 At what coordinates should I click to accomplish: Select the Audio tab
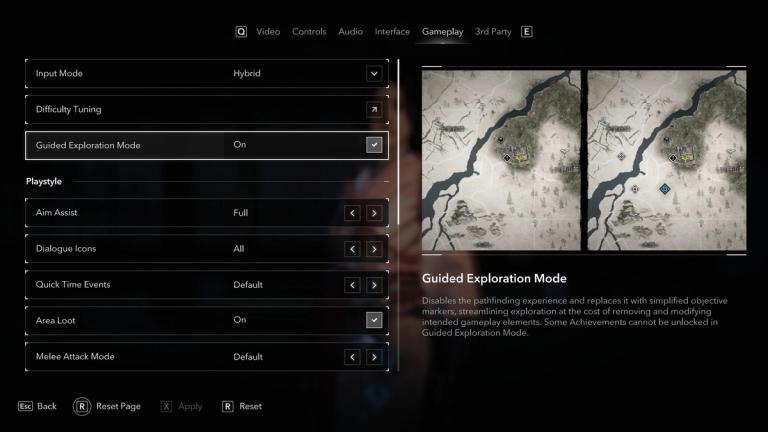tap(351, 32)
